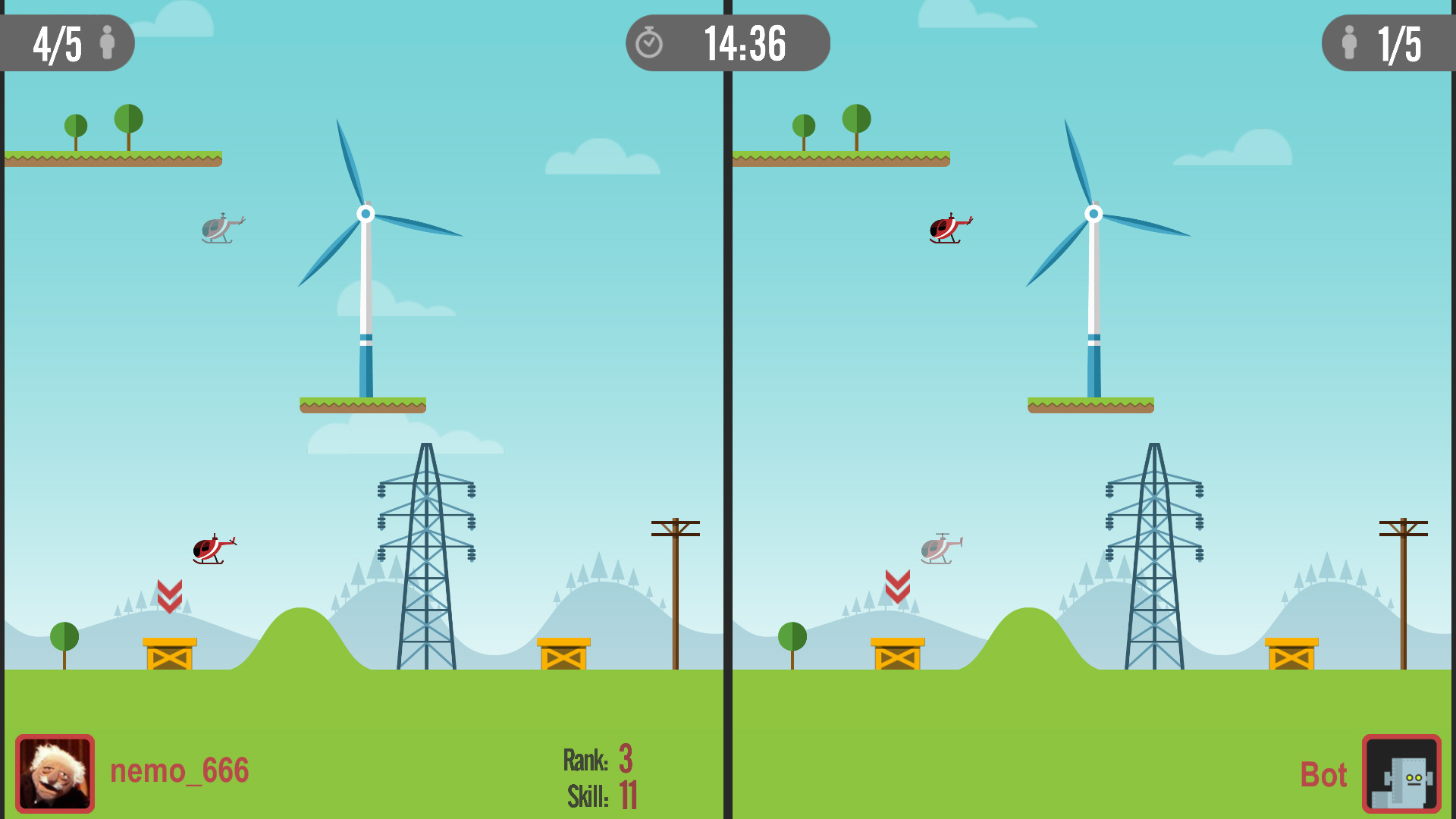Expand the grassy tree platform top left
The image size is (1456, 819).
112,159
